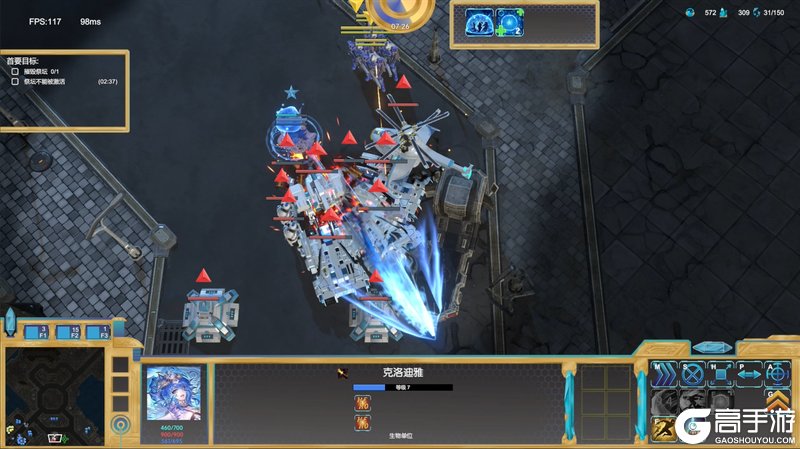
Task: Activate the Patrol double-arrow command
Action: tap(749, 375)
